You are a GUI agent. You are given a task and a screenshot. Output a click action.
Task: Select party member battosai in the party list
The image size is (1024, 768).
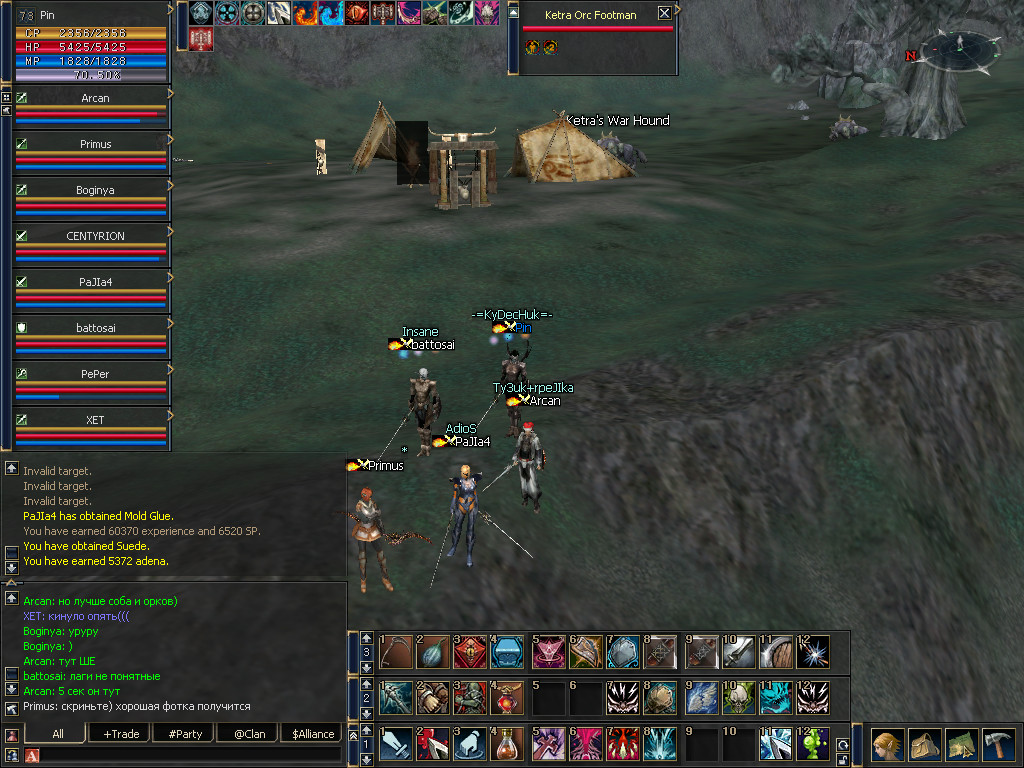(95, 328)
